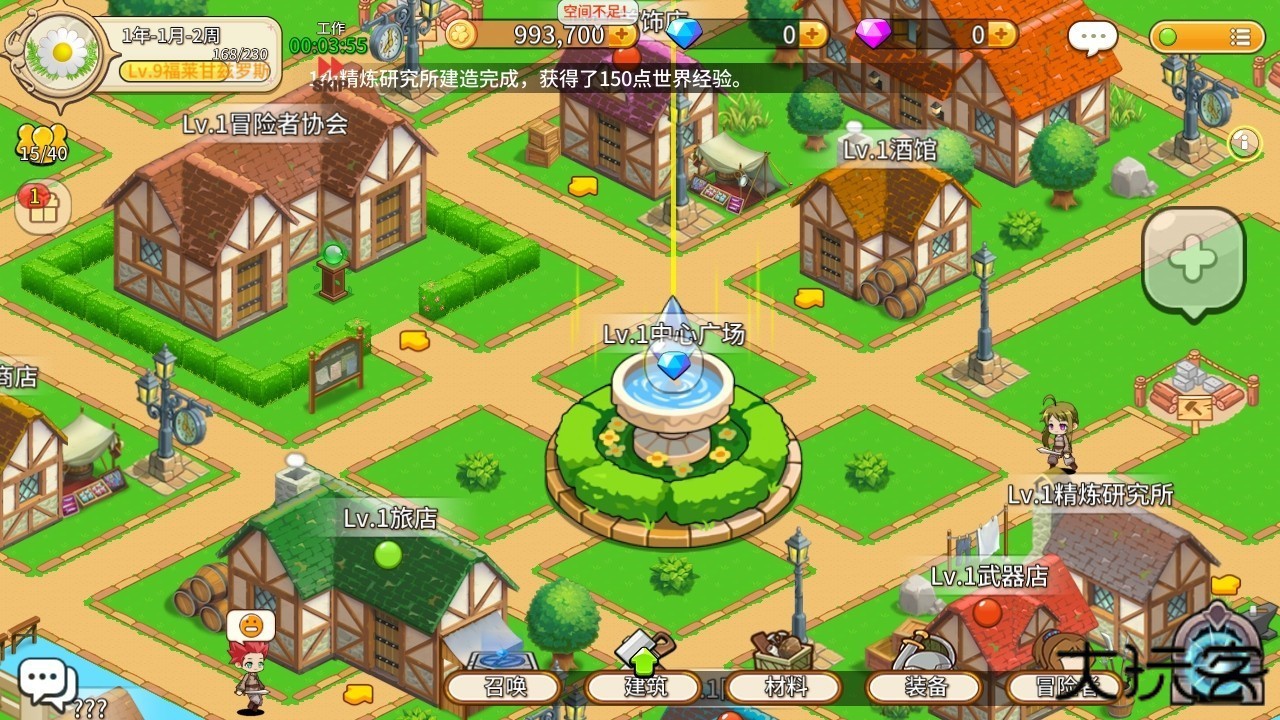1280x720 pixels.
Task: Select the Lv.1中心广场 fountain label
Action: point(673,334)
